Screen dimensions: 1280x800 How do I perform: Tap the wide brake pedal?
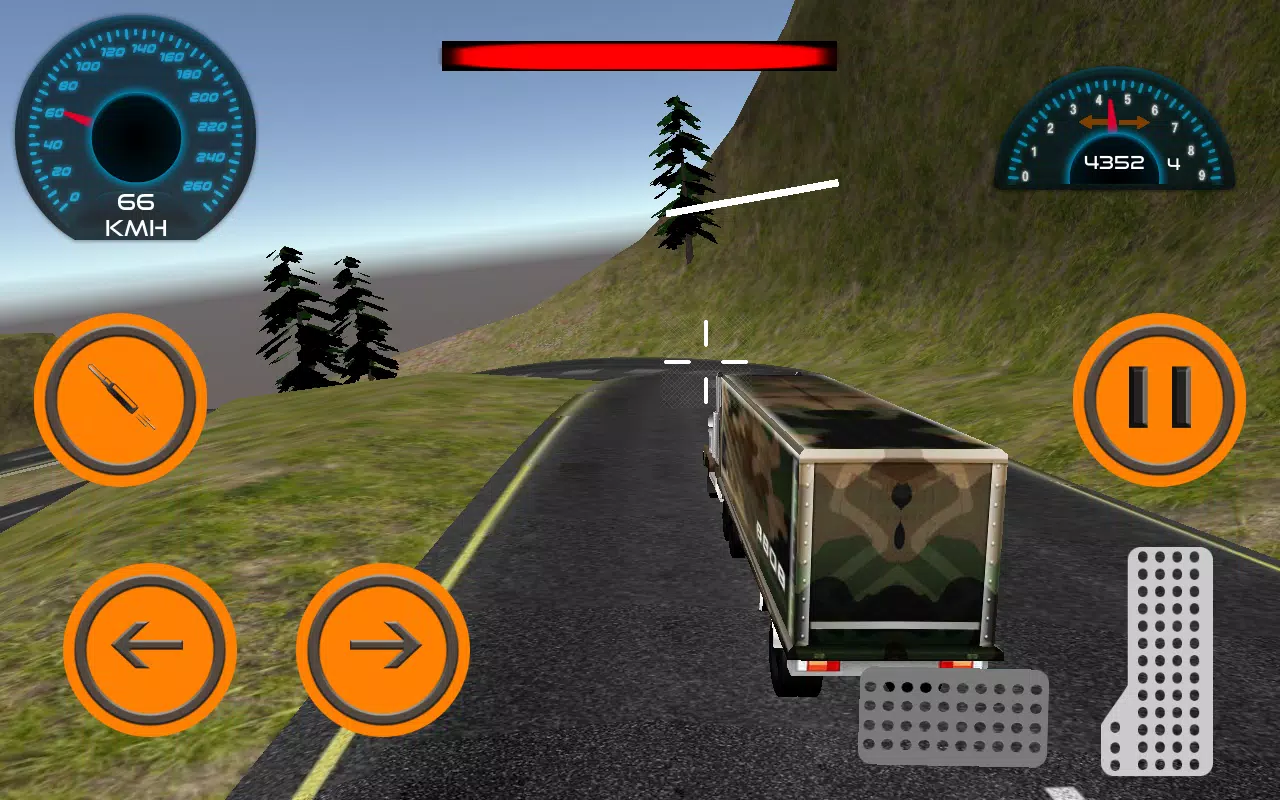tap(952, 716)
